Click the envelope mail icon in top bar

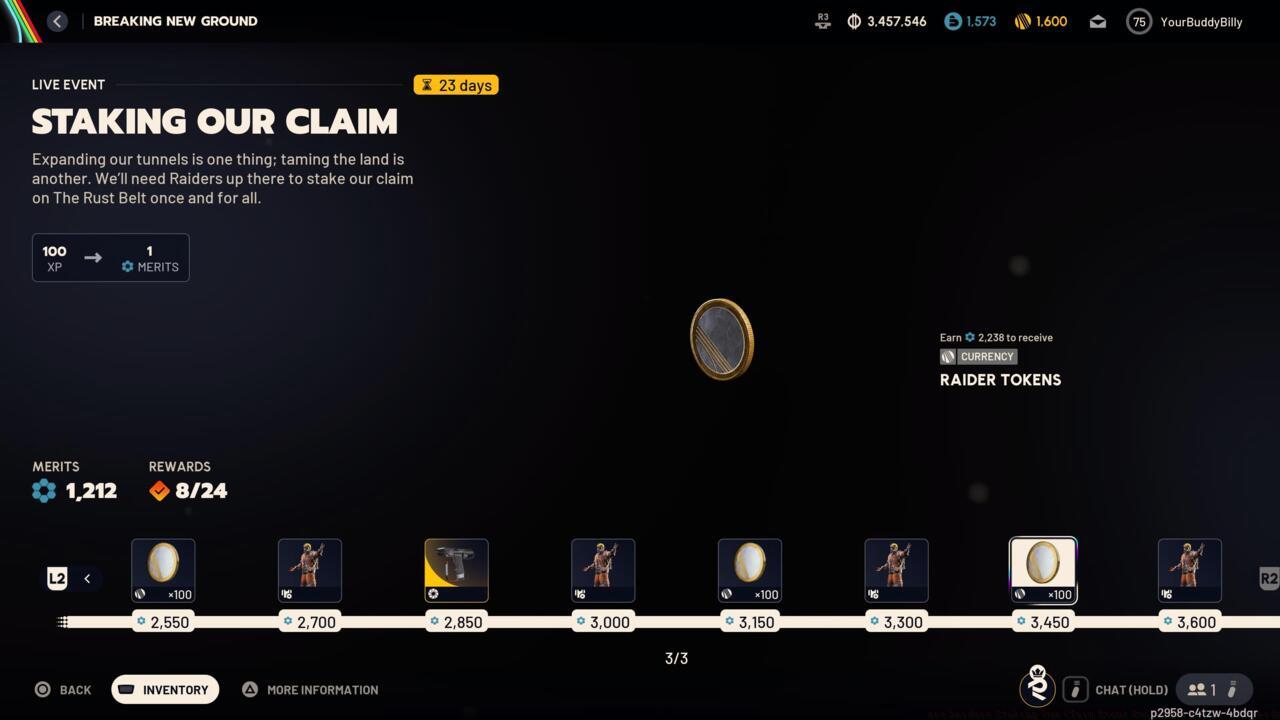(1097, 21)
